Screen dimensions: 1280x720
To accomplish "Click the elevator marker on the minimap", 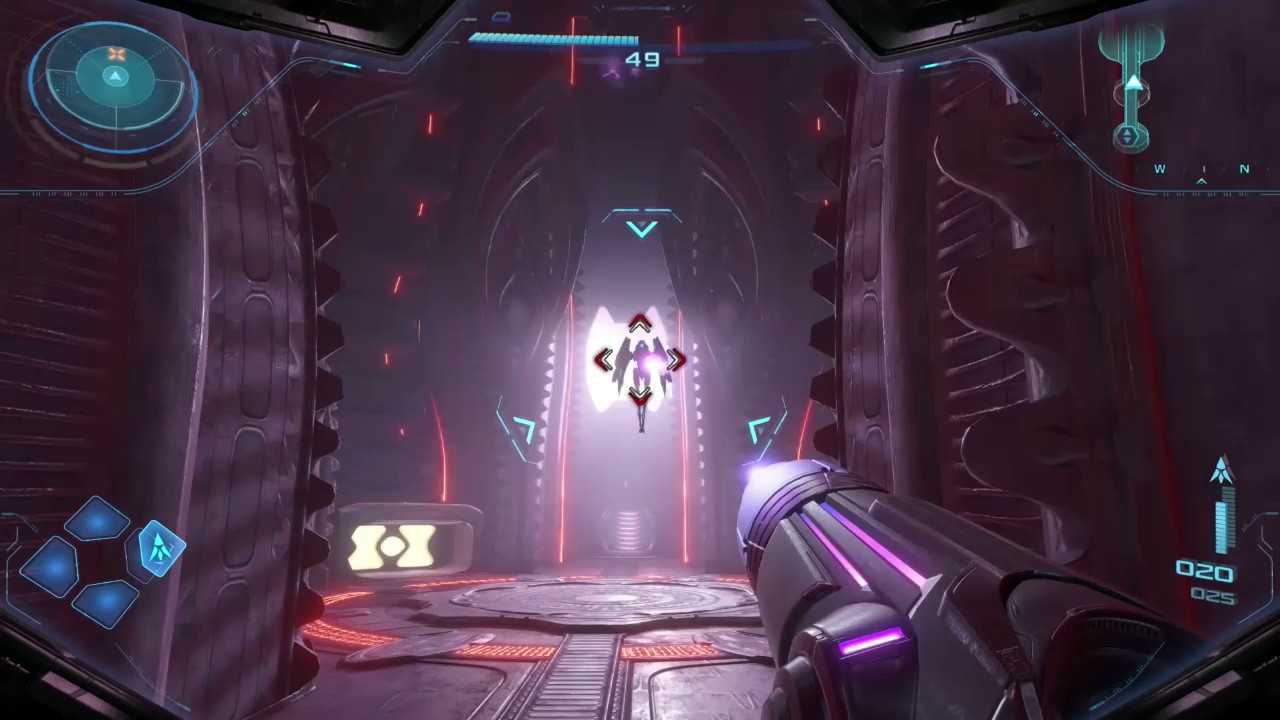I will [1129, 136].
